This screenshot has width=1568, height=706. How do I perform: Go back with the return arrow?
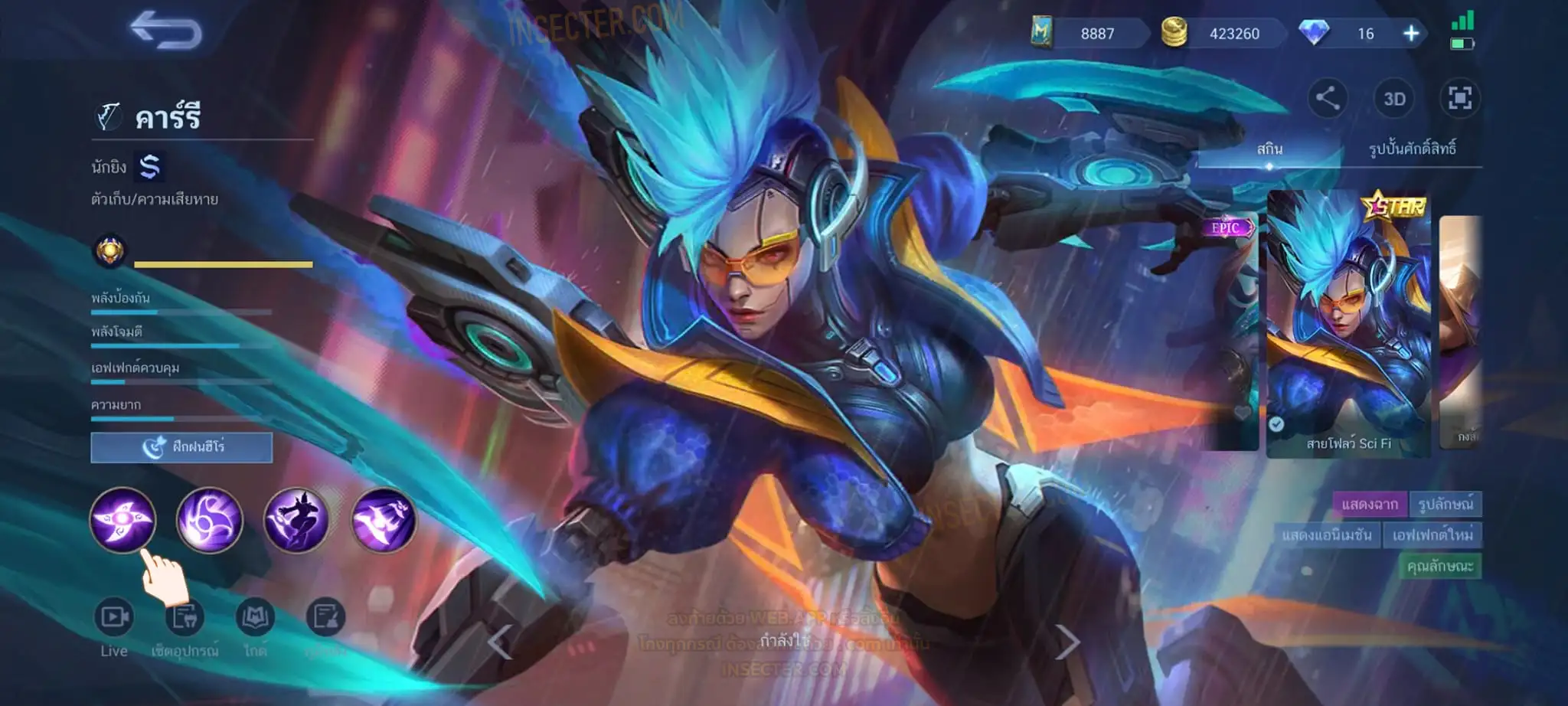tap(166, 31)
